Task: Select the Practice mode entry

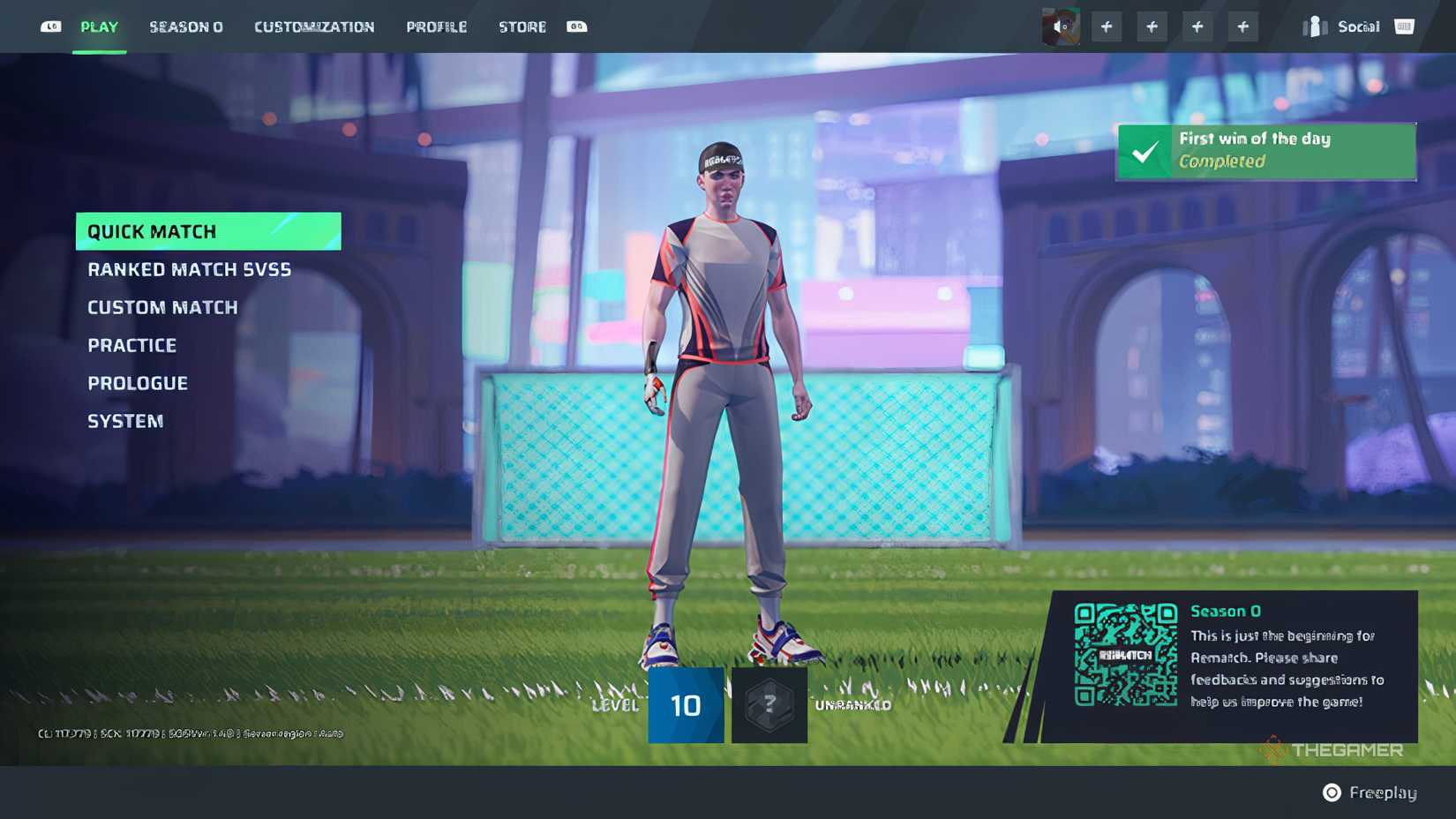Action: (131, 345)
